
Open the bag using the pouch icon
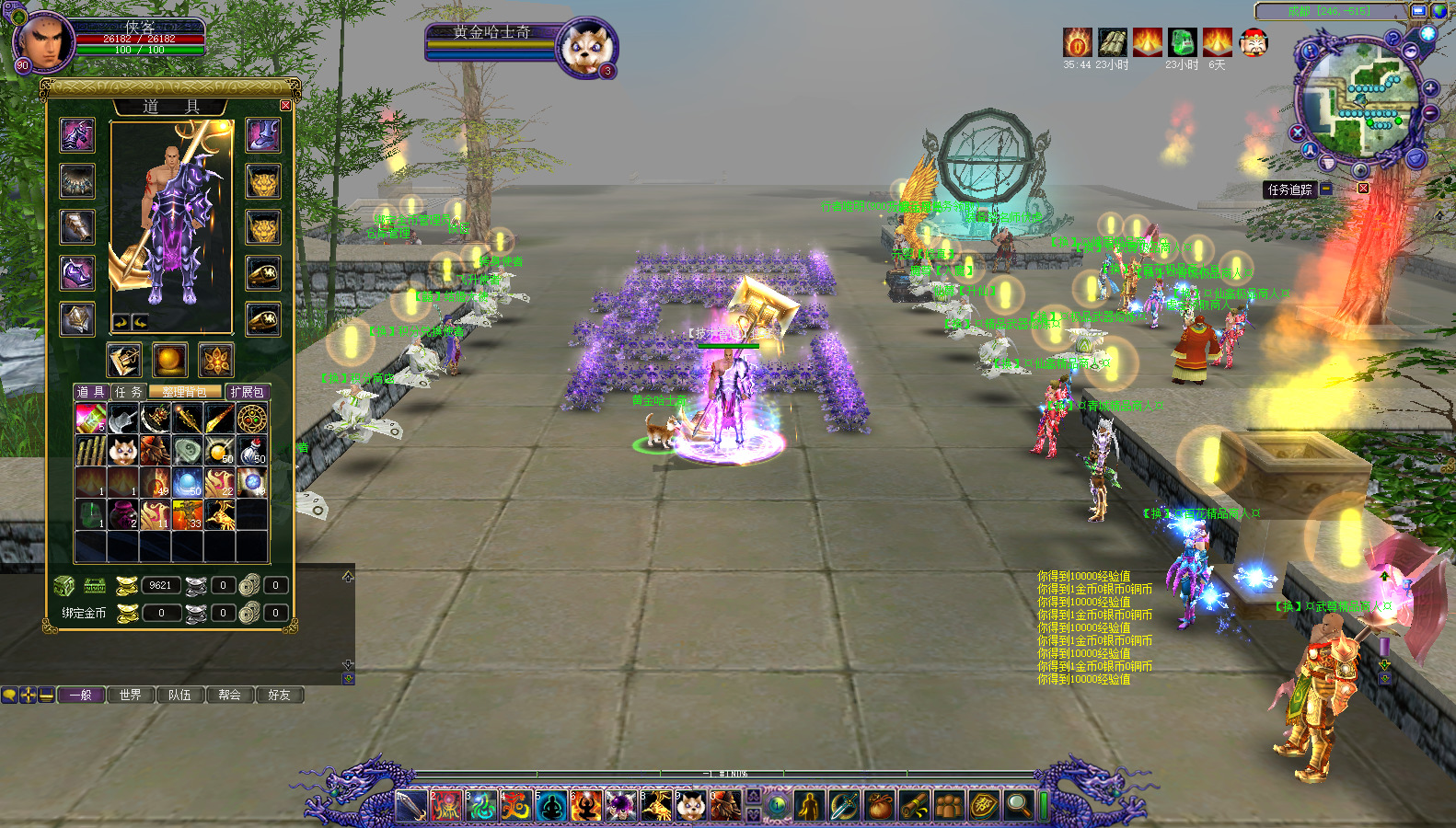click(881, 806)
